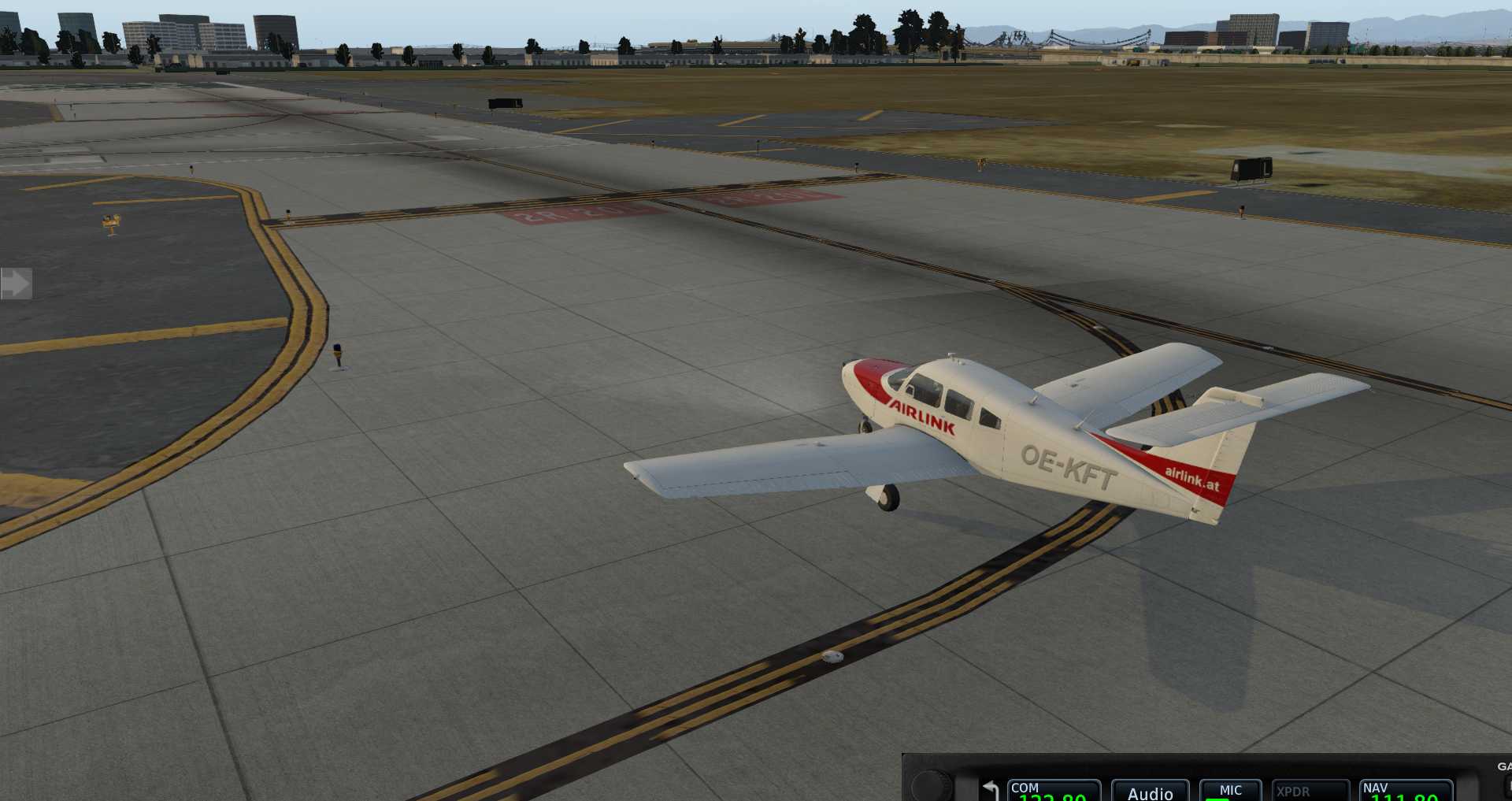Tap the NAV frequency field
This screenshot has width=1512, height=801.
click(x=1406, y=791)
